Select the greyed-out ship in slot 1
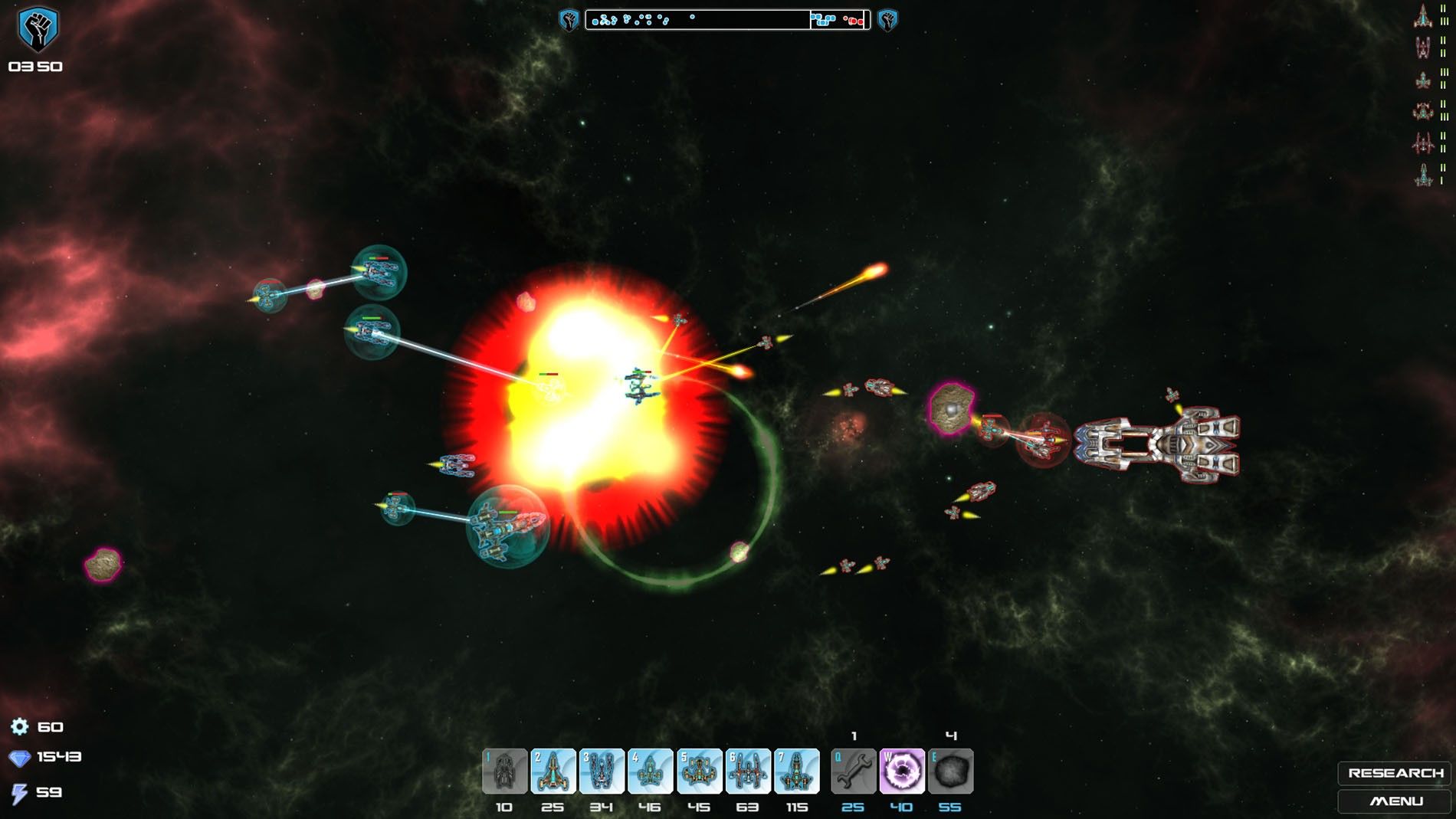The width and height of the screenshot is (1456, 819). pos(504,771)
